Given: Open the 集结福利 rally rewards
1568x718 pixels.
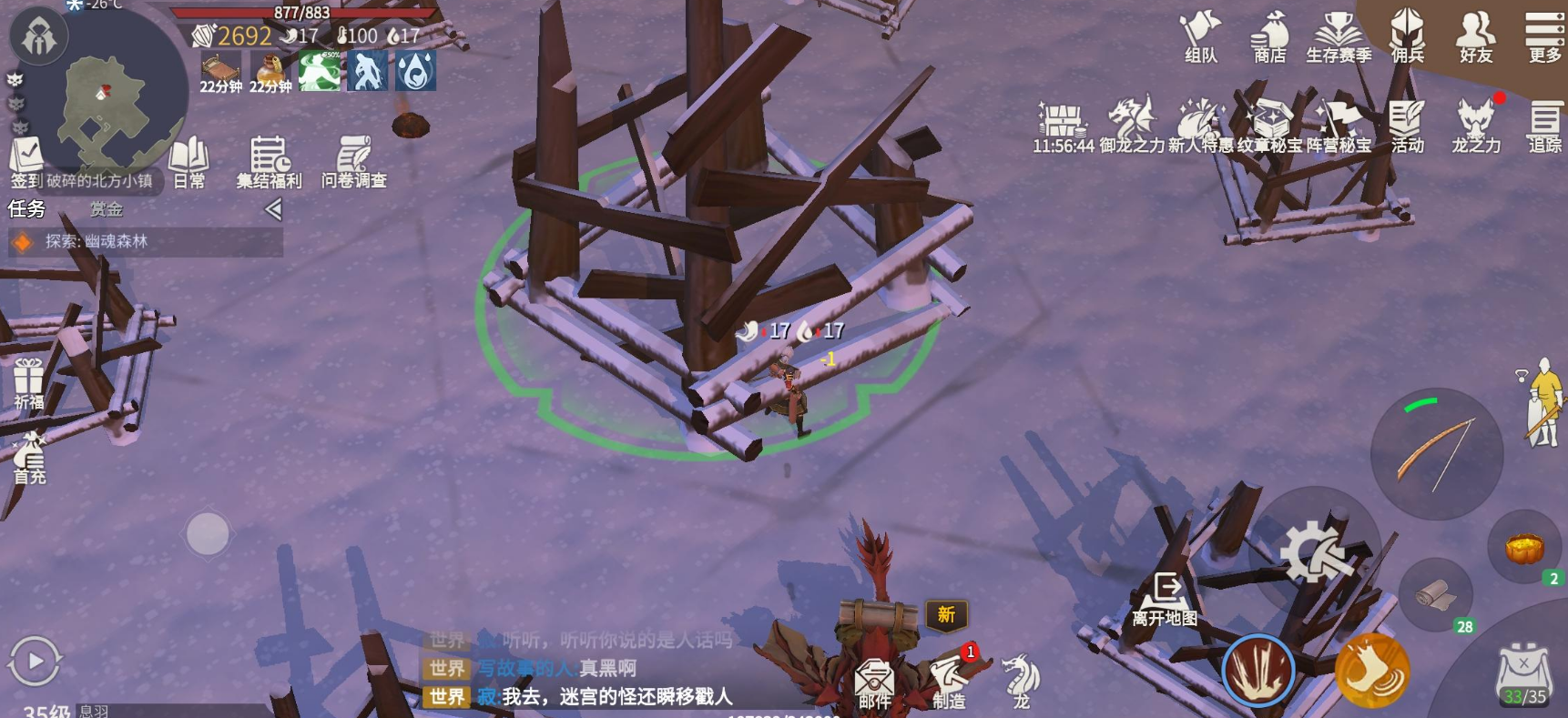Looking at the screenshot, I should coord(269,160).
